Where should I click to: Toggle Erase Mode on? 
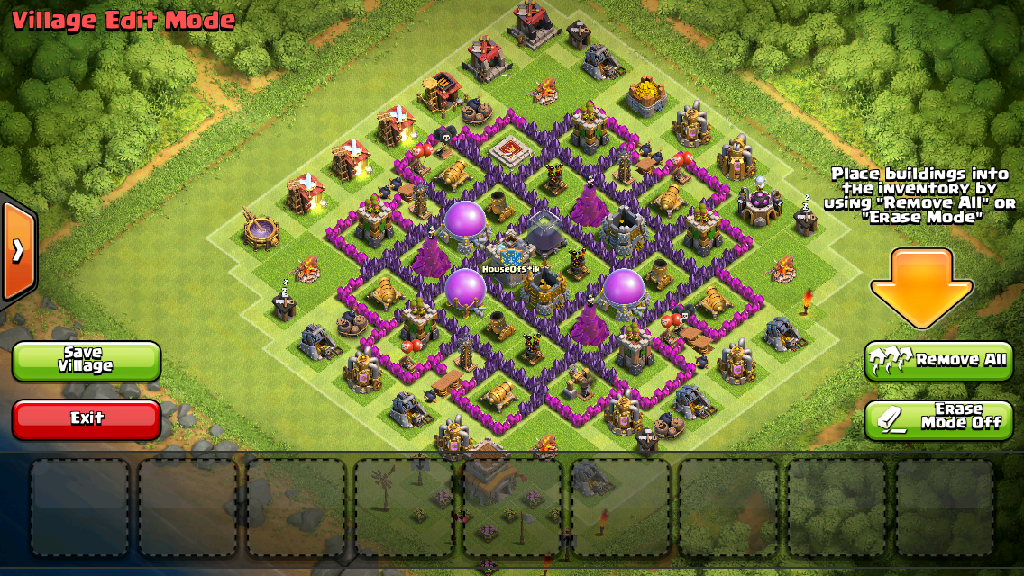[x=938, y=419]
